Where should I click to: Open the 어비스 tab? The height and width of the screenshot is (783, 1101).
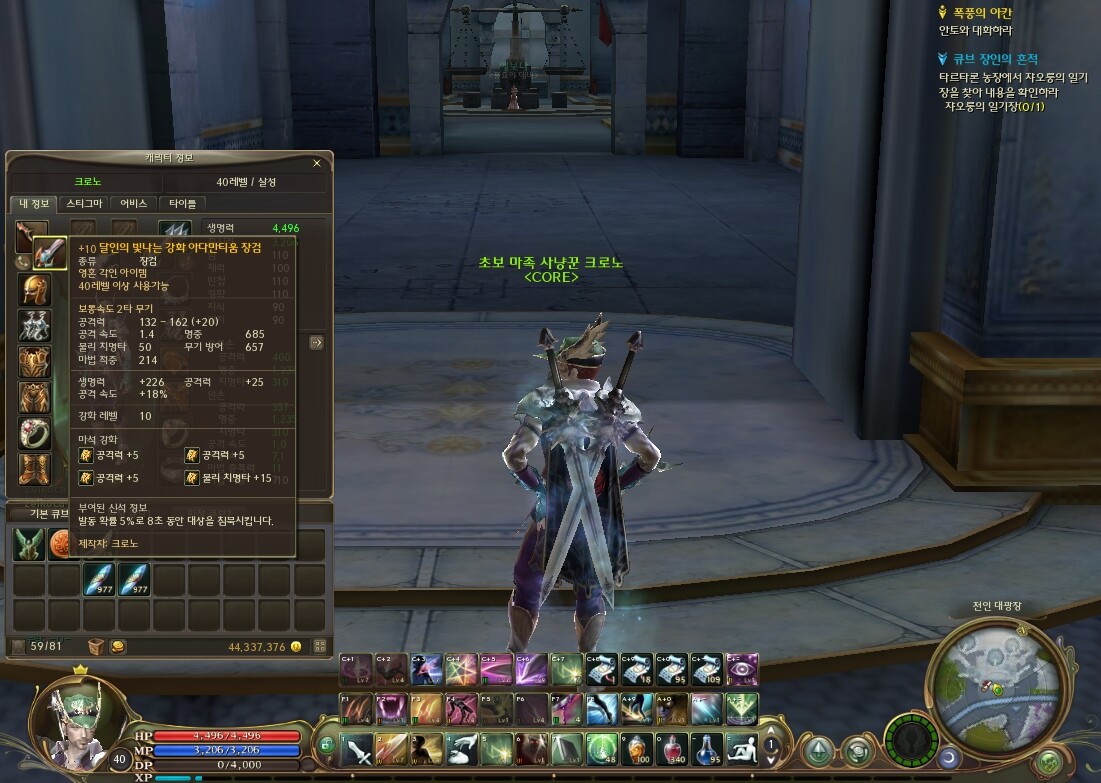pos(133,203)
